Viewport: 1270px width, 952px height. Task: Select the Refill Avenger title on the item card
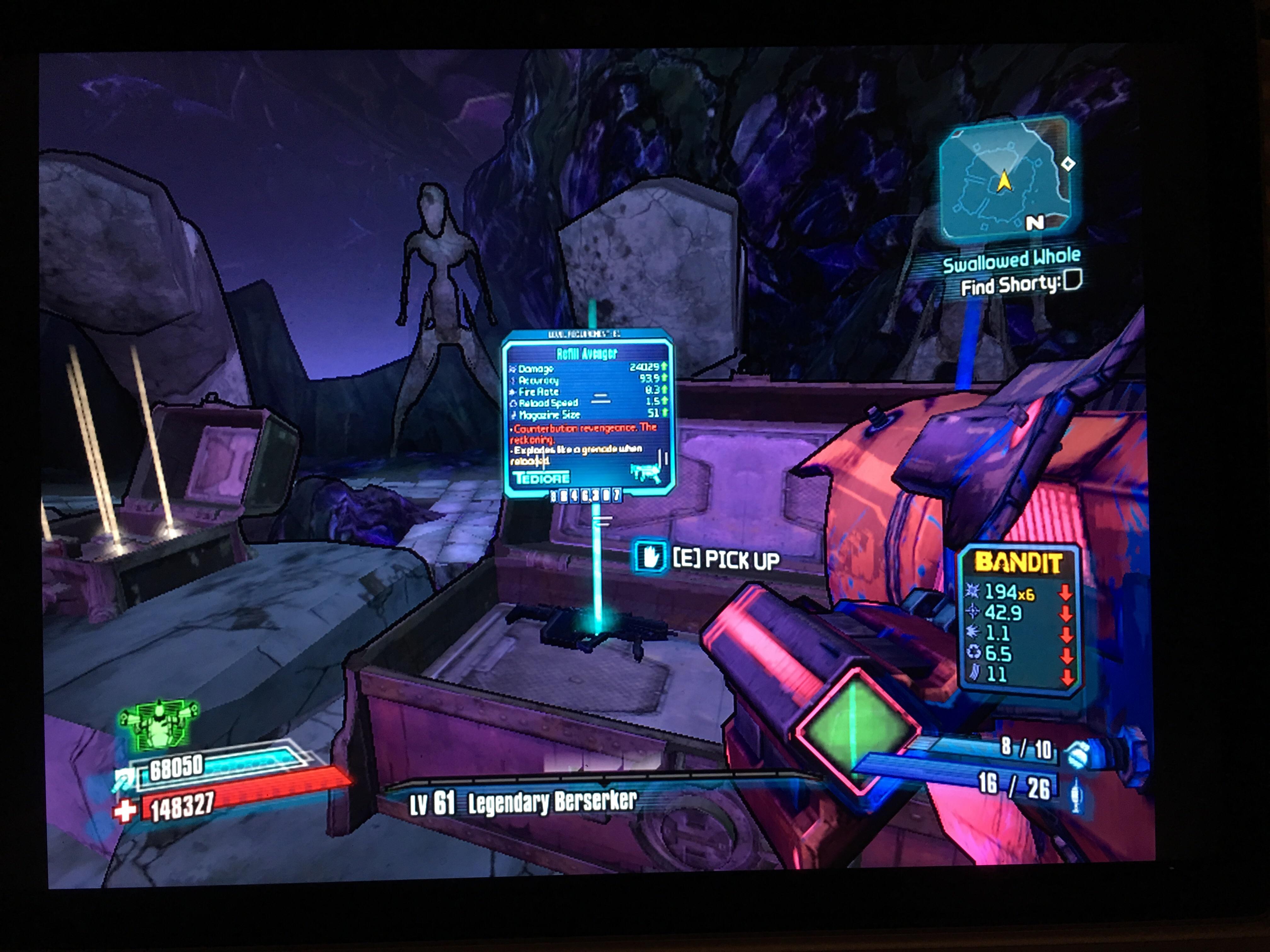tap(587, 353)
